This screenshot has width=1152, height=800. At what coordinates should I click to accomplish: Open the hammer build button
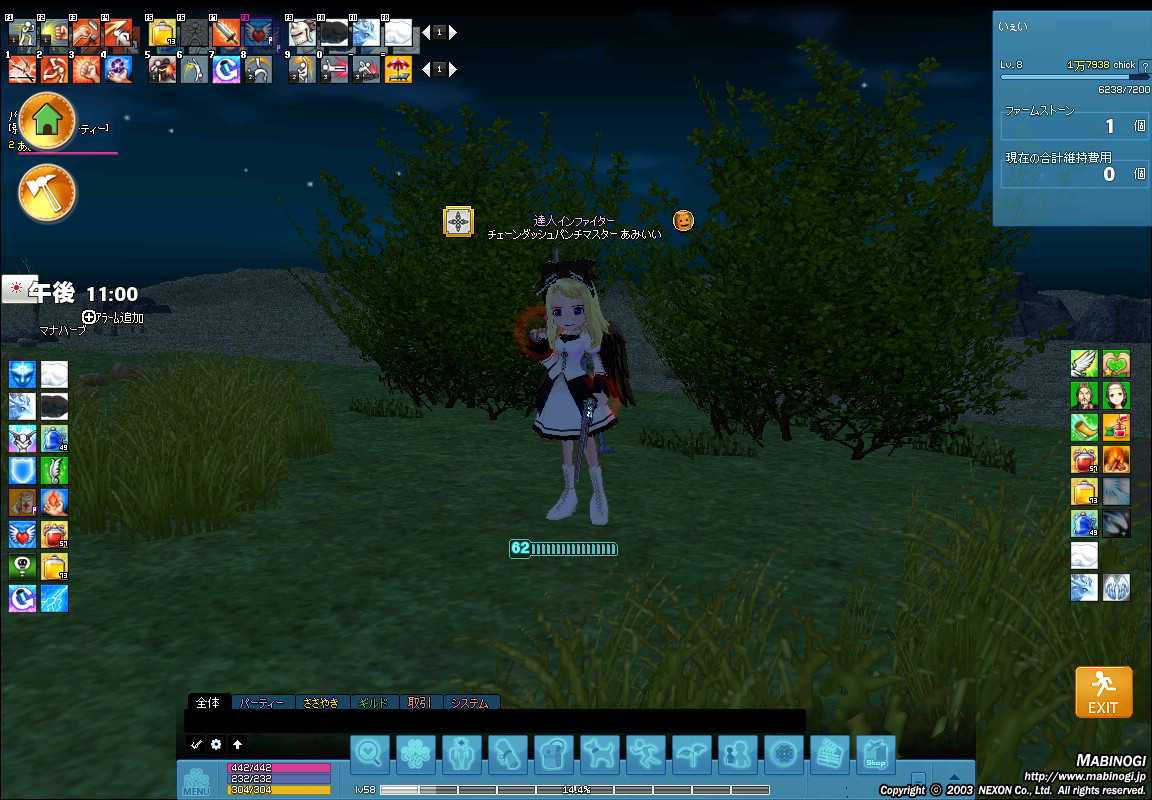[x=47, y=193]
